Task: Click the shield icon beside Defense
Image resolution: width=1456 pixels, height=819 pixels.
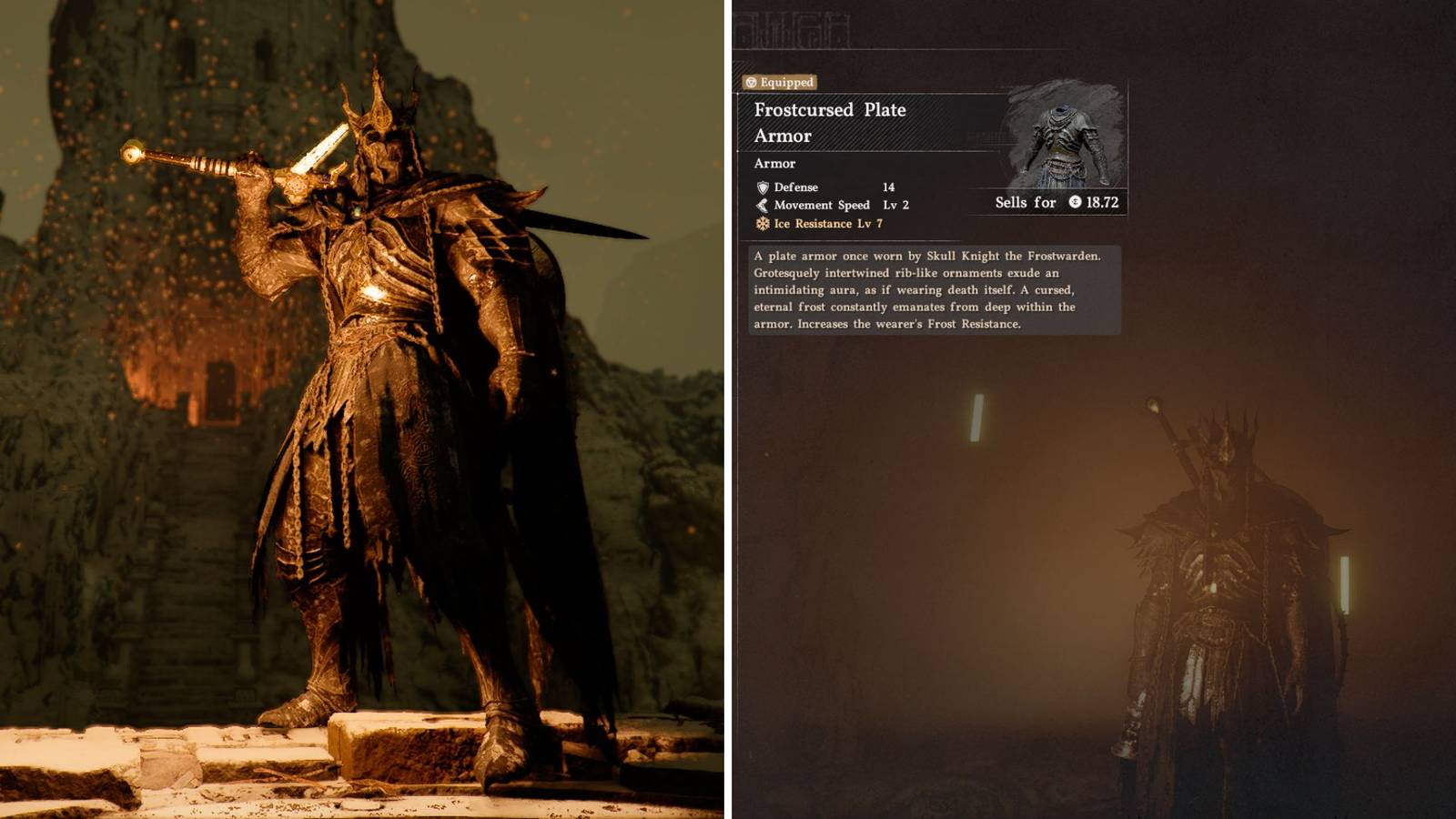Action: [x=763, y=188]
